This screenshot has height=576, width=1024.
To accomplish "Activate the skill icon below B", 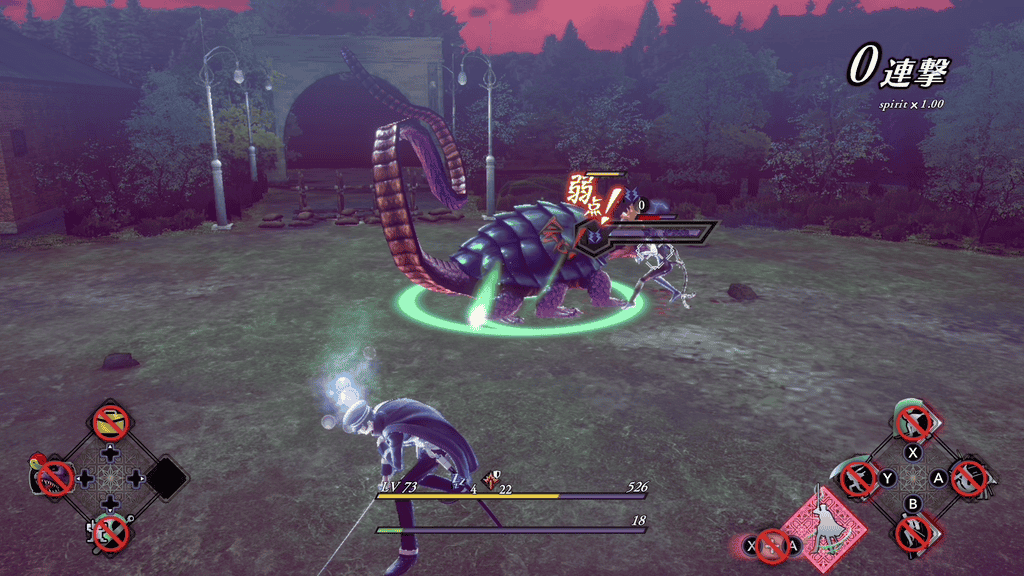I will (914, 532).
